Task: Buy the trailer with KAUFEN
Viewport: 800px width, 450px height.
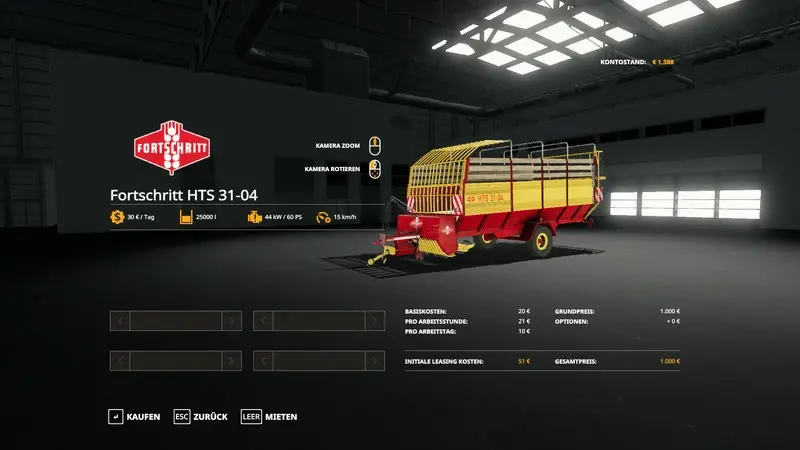Action: pos(135,416)
